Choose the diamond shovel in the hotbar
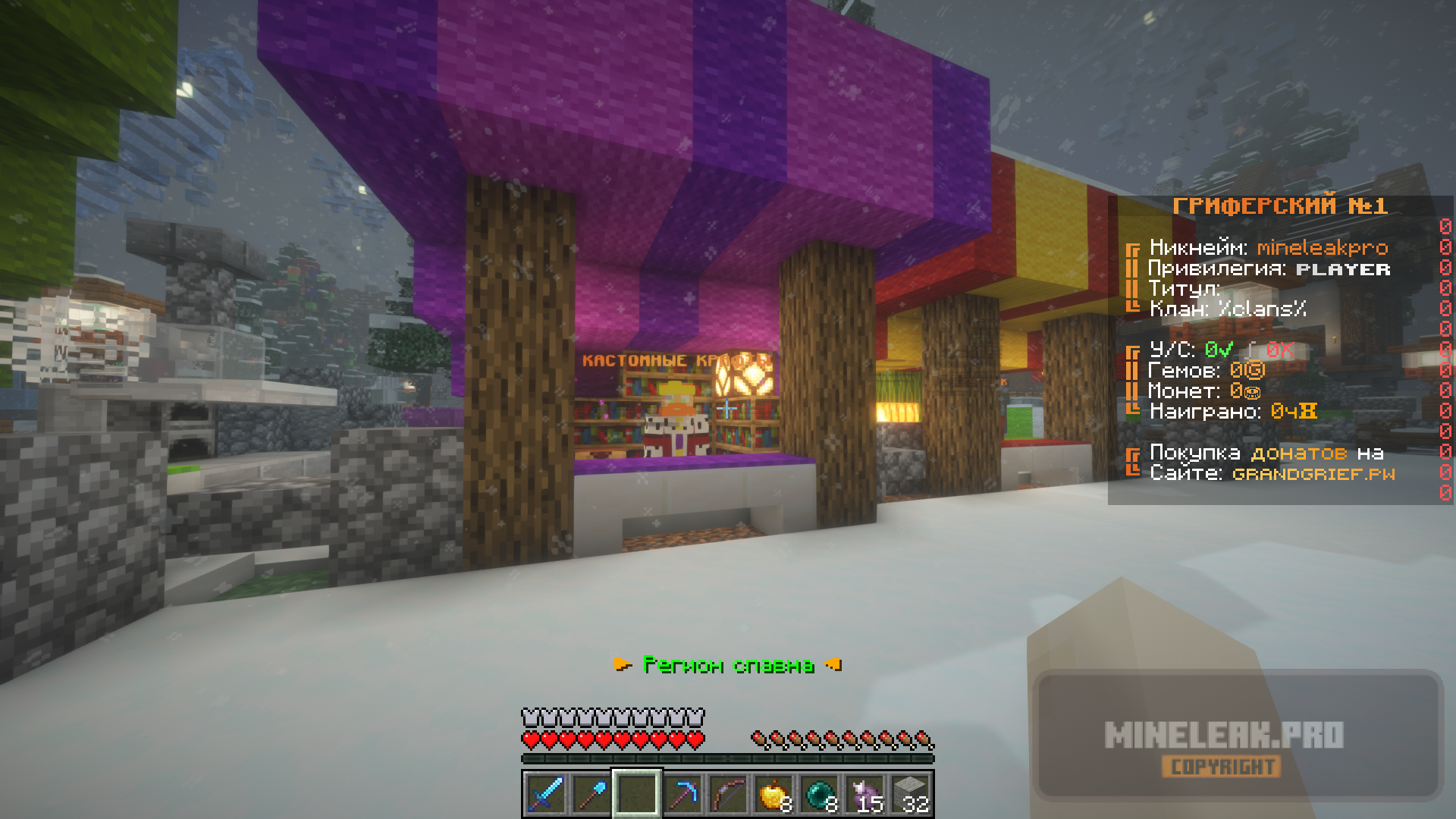 click(591, 794)
